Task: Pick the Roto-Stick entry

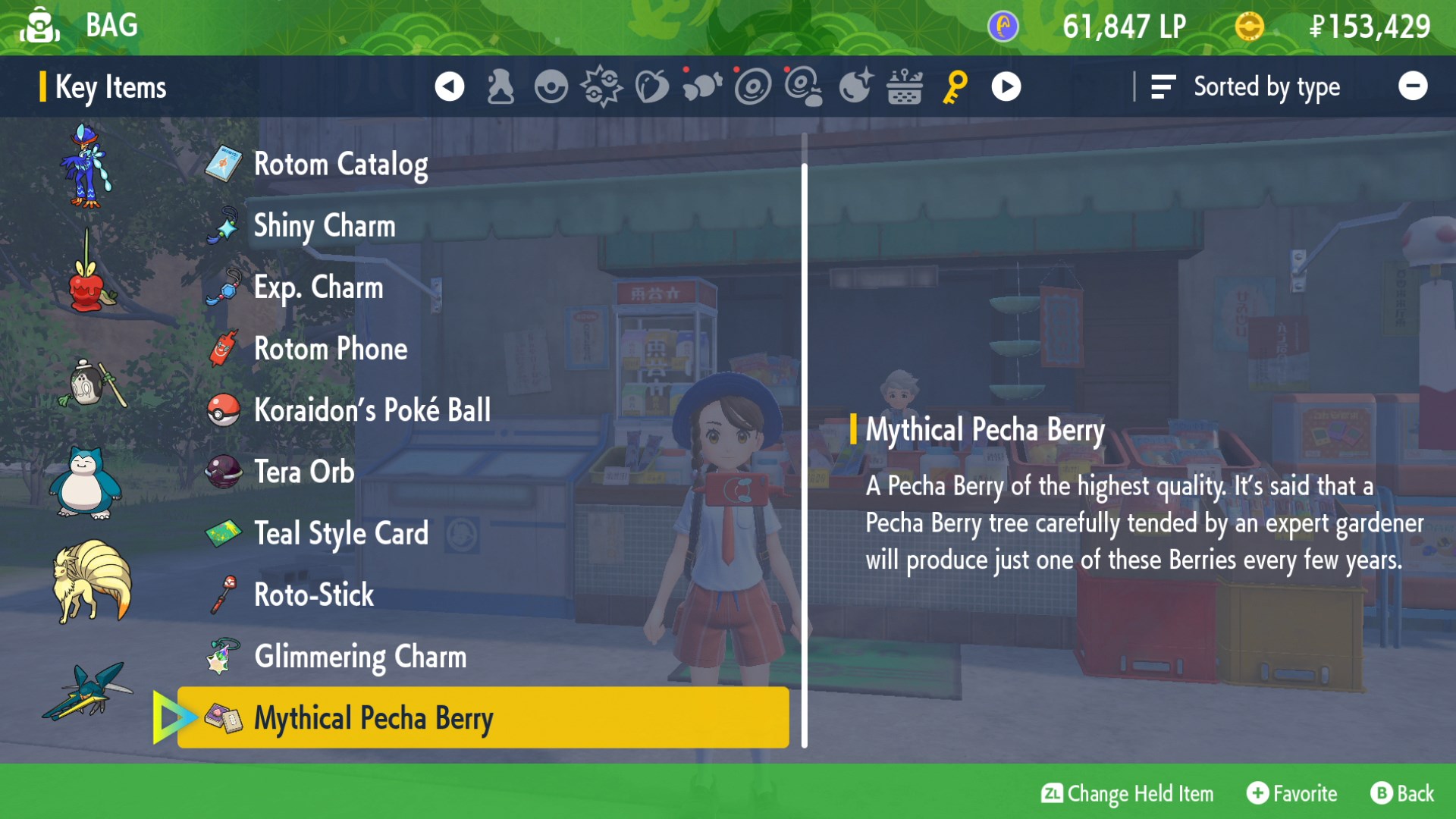Action: coord(314,595)
